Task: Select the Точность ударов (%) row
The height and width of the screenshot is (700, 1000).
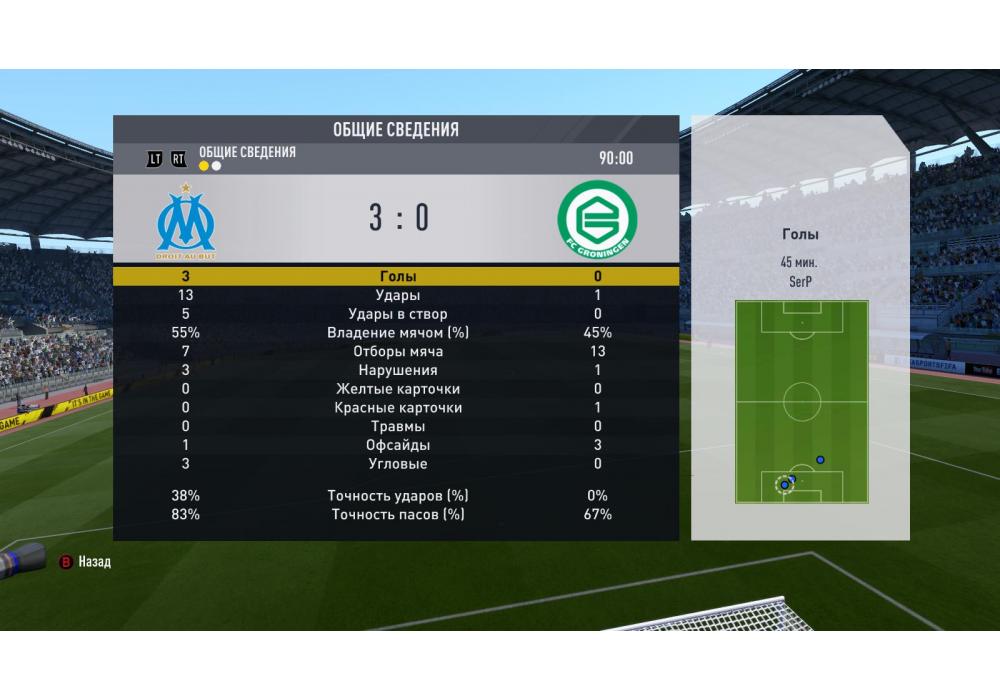Action: 397,496
